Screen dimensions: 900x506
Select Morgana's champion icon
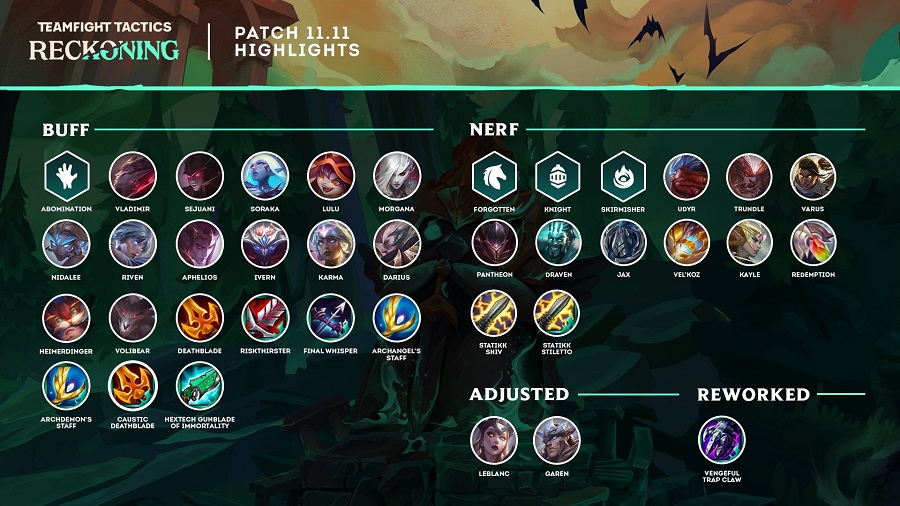point(397,176)
